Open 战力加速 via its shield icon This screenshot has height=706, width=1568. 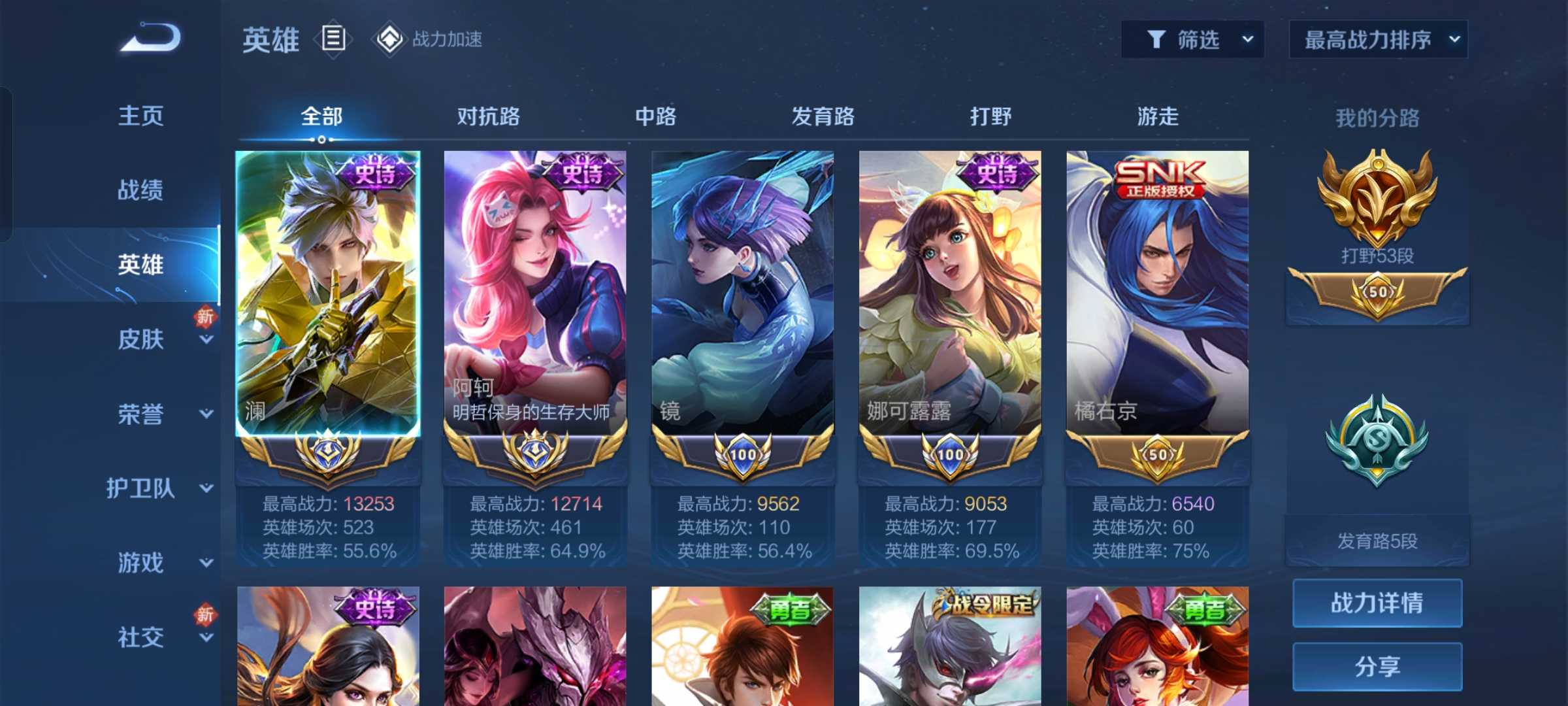pyautogui.click(x=390, y=39)
